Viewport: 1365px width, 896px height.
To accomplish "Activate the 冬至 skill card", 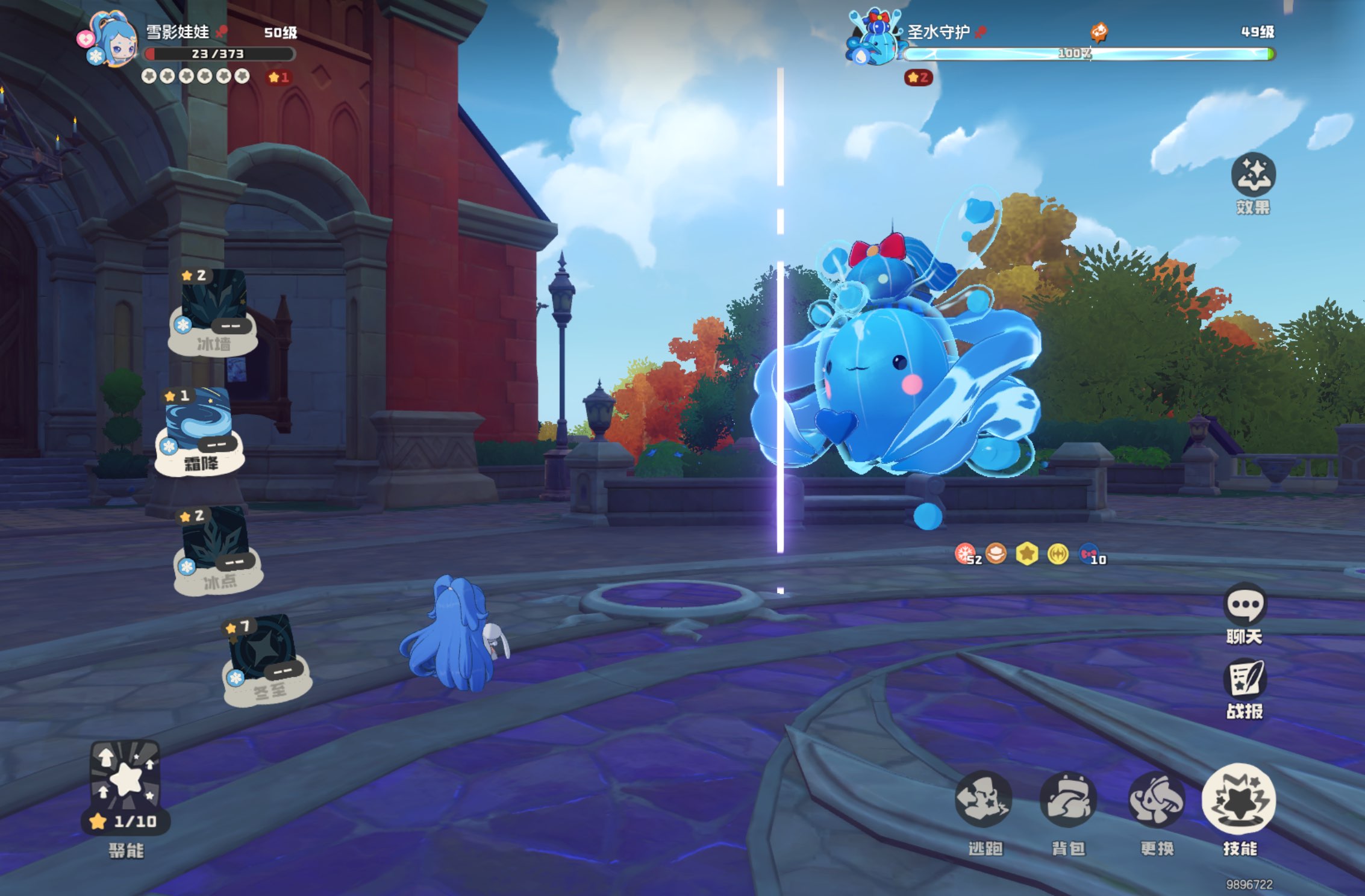I will pyautogui.click(x=265, y=655).
